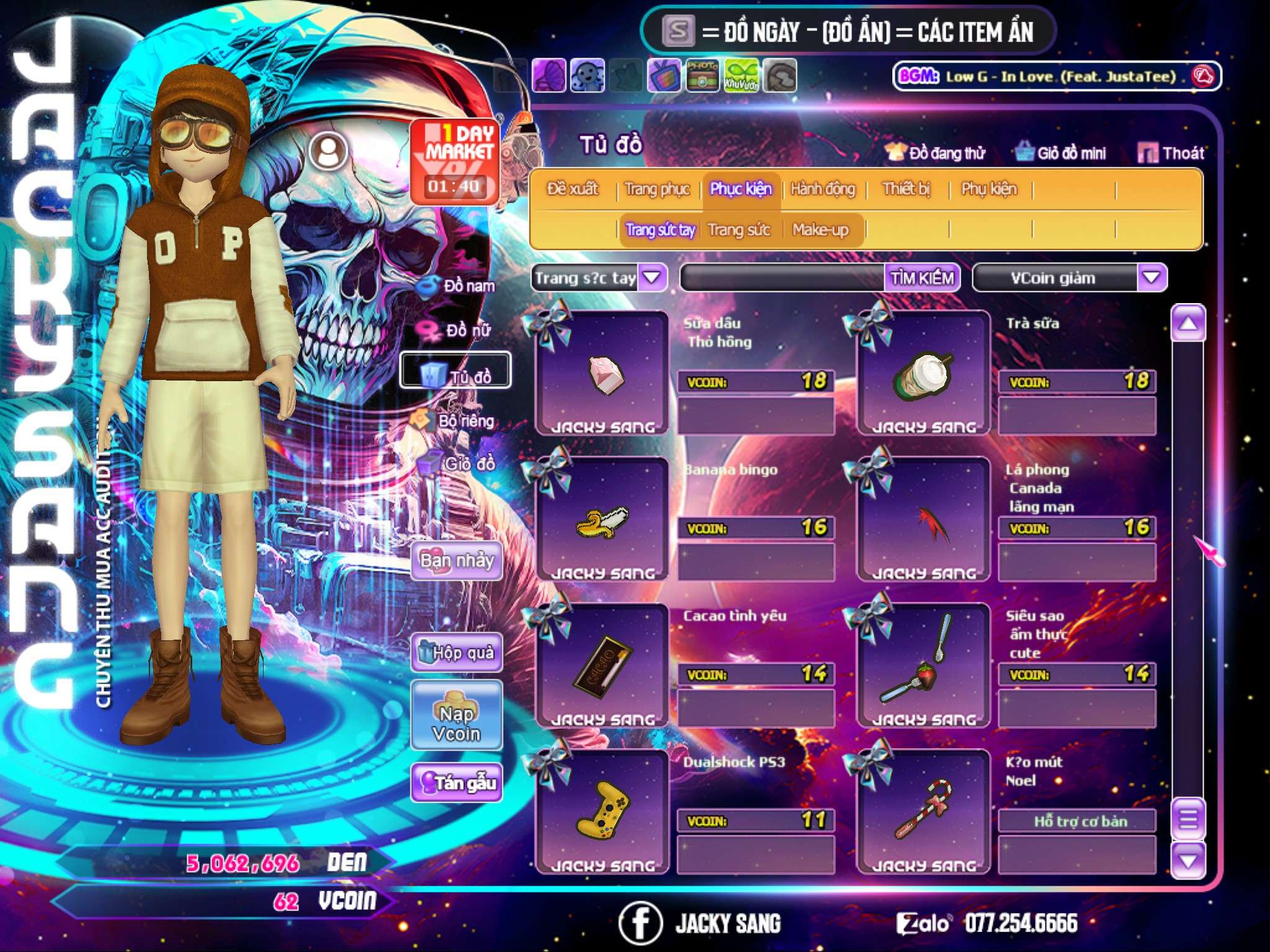Image resolution: width=1270 pixels, height=952 pixels.
Task: Open the Hộp quà gift box
Action: click(x=457, y=652)
